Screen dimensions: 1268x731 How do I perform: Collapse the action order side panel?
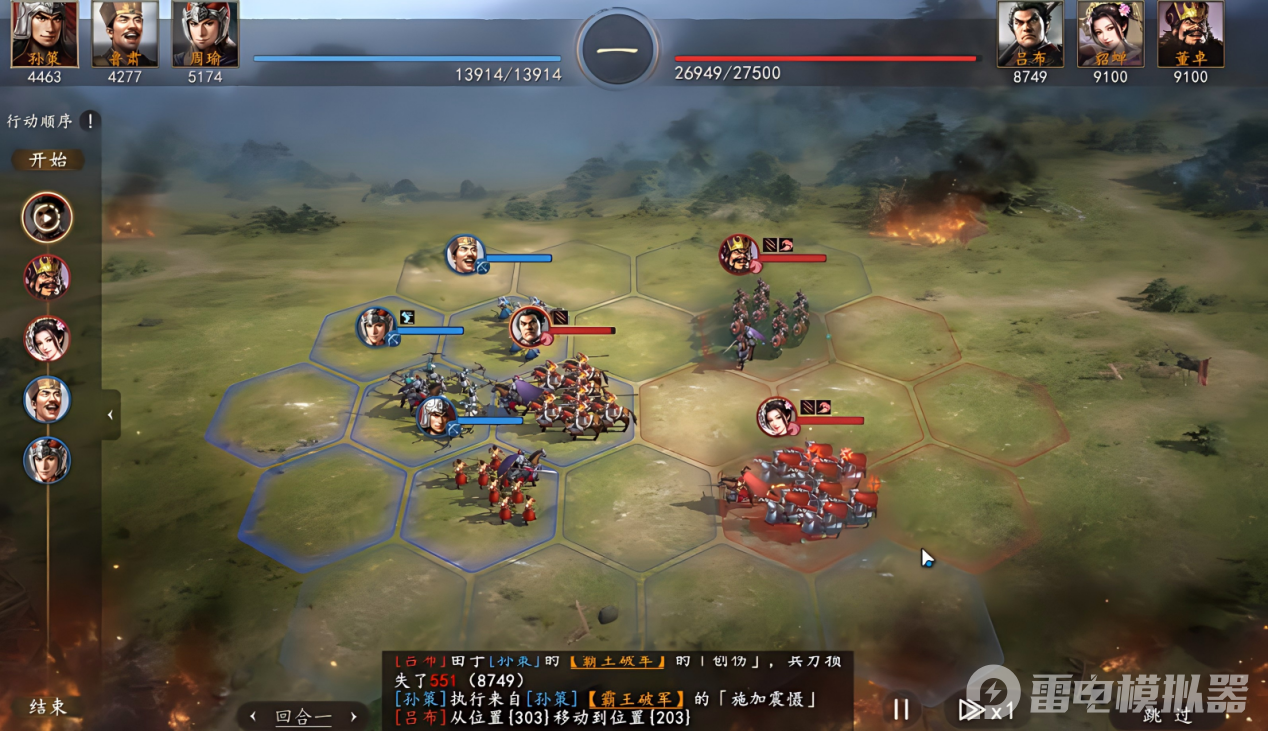click(111, 414)
